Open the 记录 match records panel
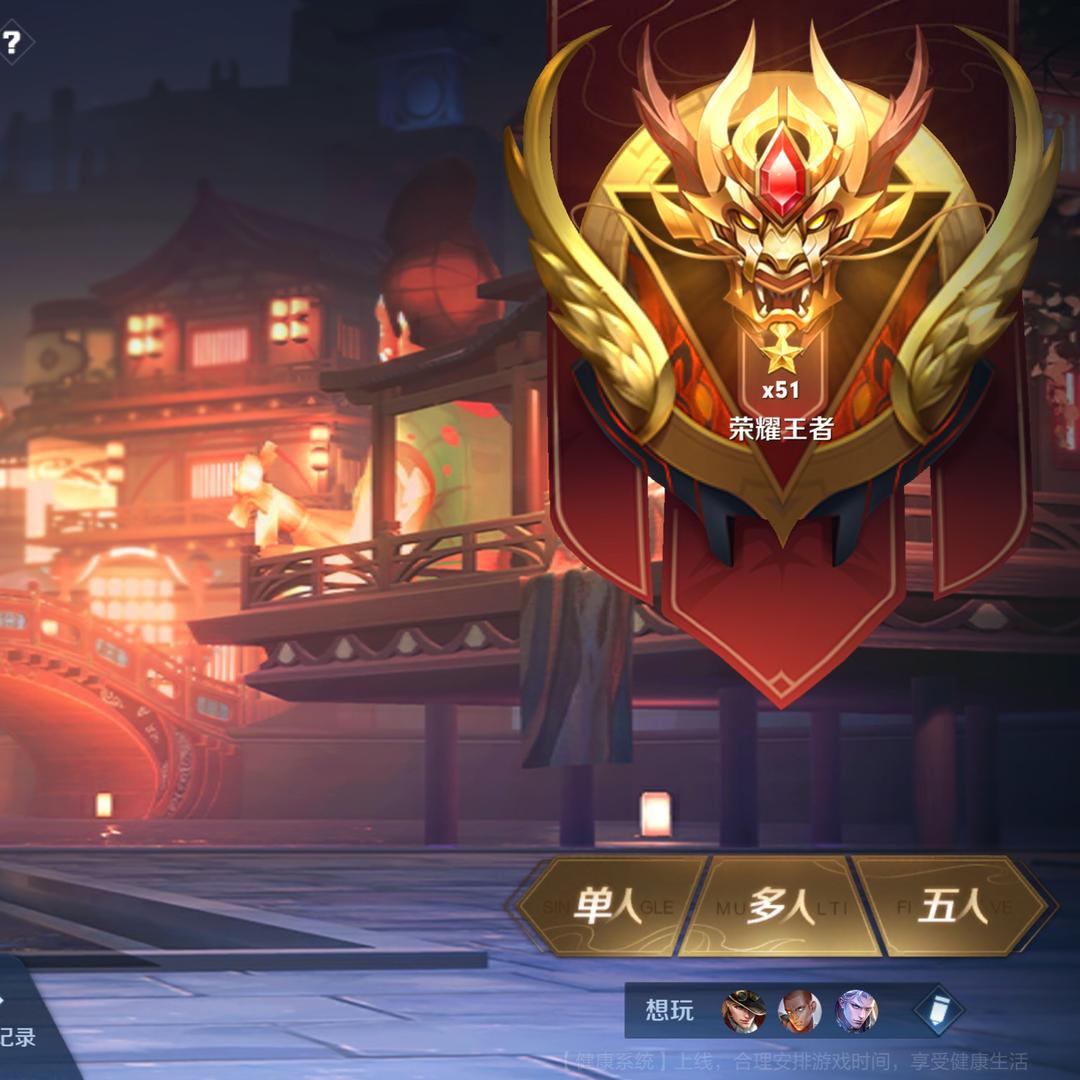 [18, 1036]
